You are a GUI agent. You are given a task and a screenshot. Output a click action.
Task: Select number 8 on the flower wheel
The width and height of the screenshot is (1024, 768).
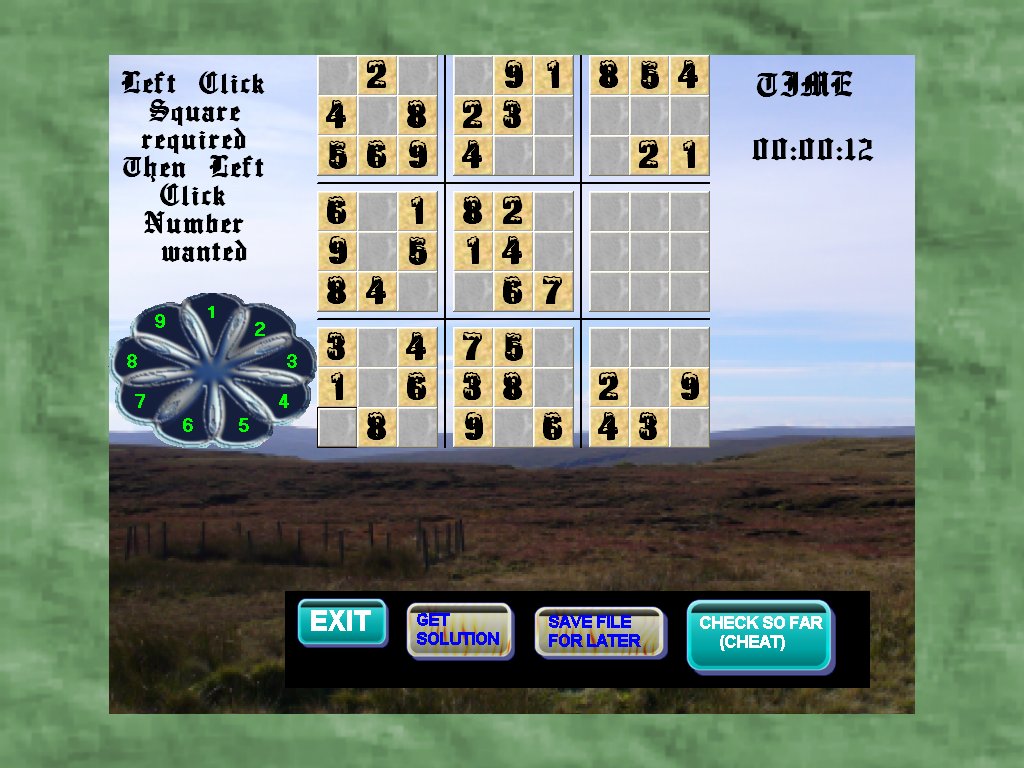tap(132, 361)
